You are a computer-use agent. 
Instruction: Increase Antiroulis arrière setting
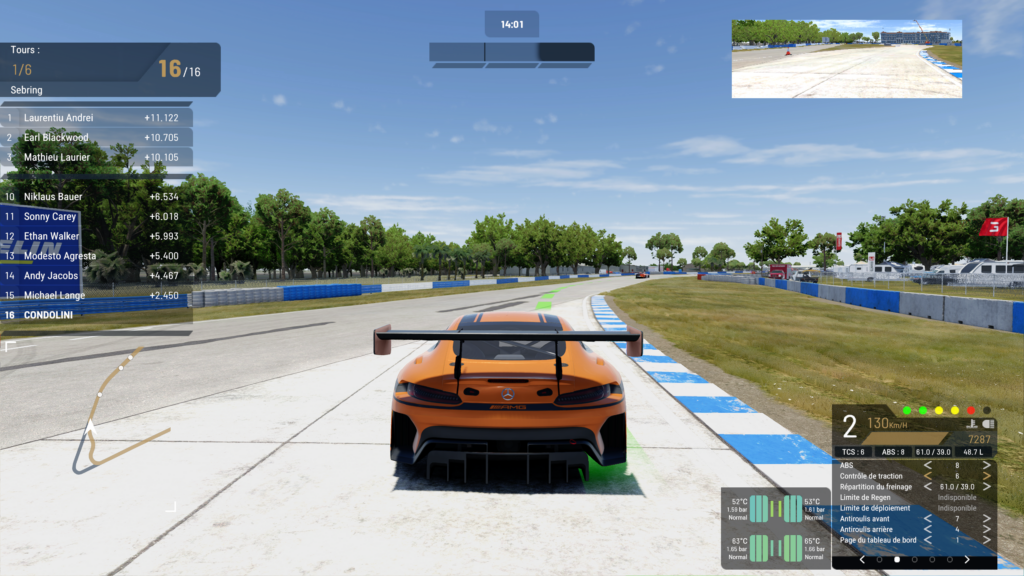coord(987,529)
